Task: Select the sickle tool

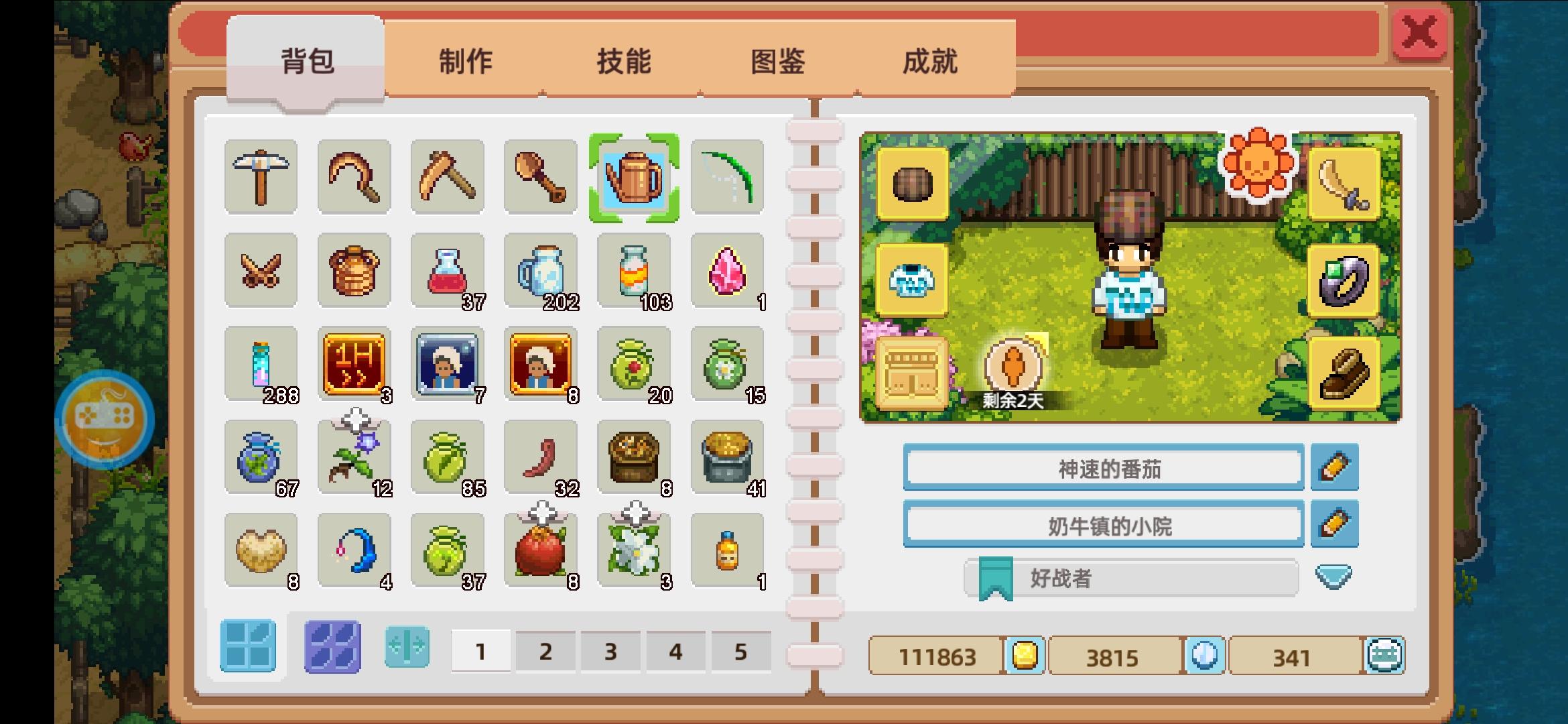Action: [x=354, y=176]
